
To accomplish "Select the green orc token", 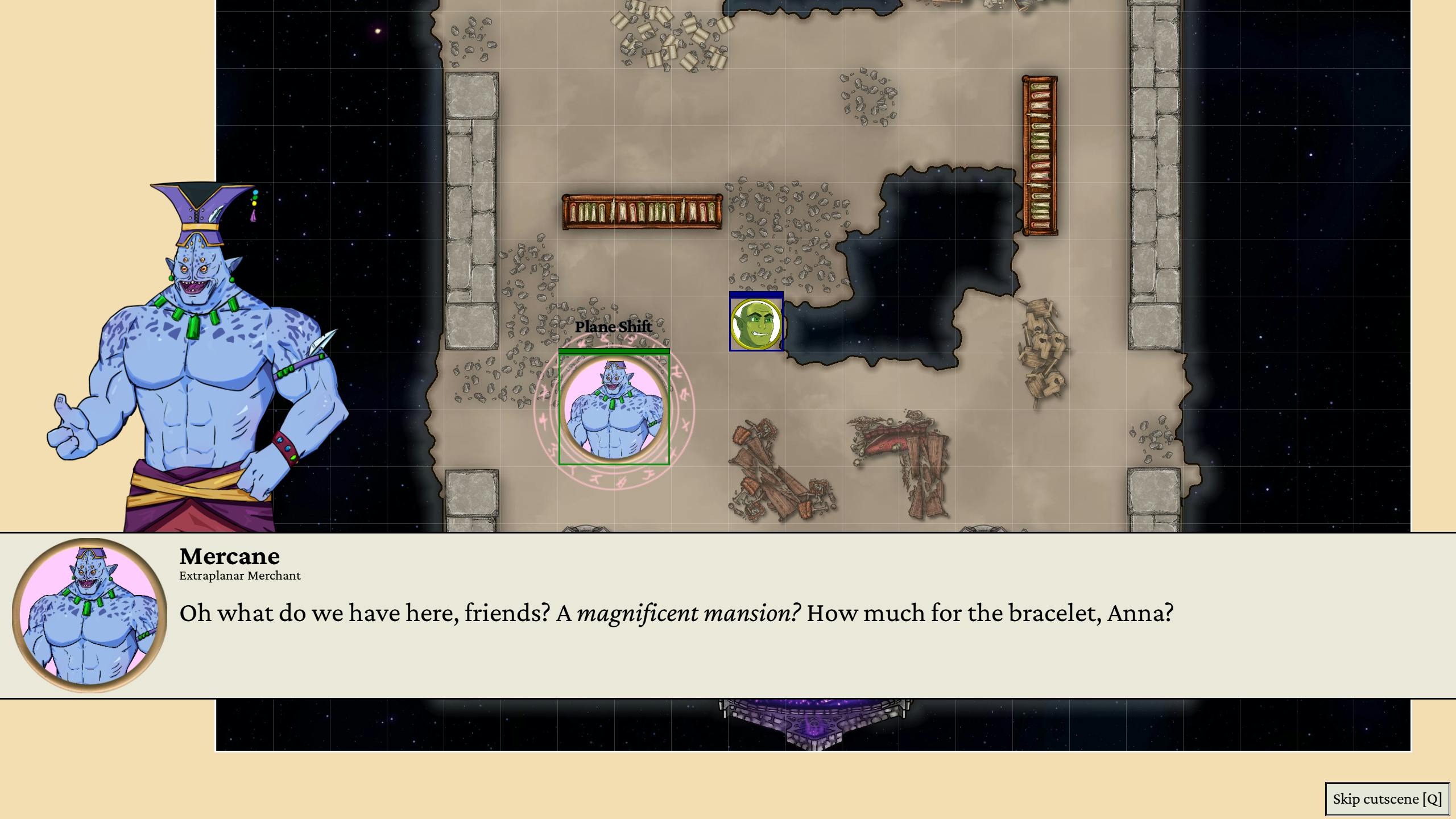I will (x=756, y=324).
